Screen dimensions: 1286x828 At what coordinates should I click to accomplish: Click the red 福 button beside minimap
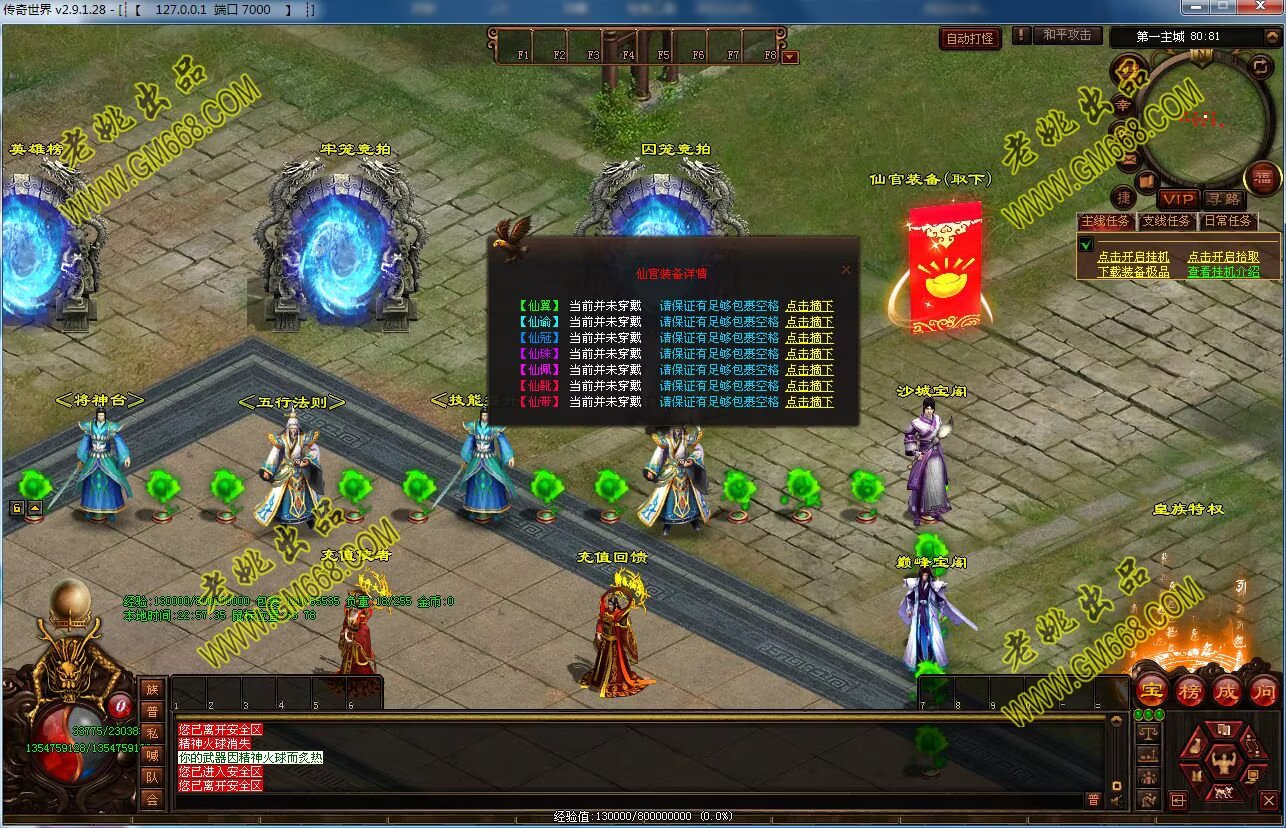1263,178
